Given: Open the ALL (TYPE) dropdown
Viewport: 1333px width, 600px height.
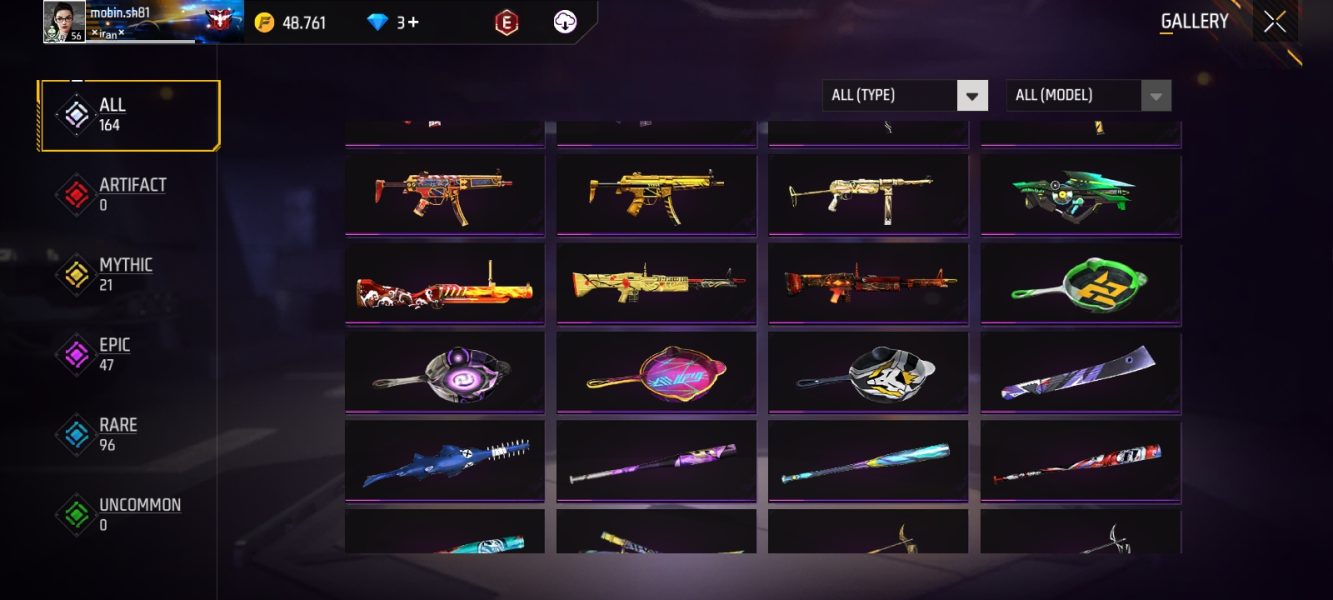Looking at the screenshot, I should coord(904,96).
